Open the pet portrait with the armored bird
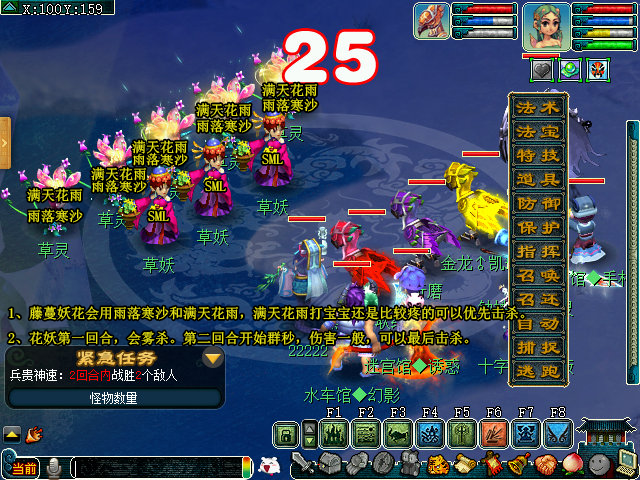640x480 pixels. point(432,22)
